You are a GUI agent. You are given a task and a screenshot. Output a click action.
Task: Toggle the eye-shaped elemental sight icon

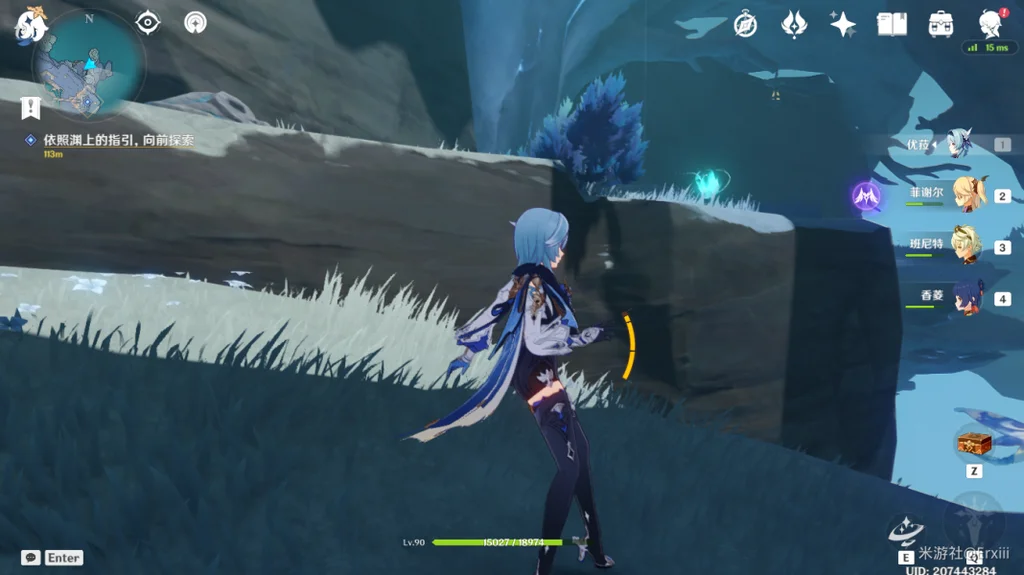coord(148,22)
